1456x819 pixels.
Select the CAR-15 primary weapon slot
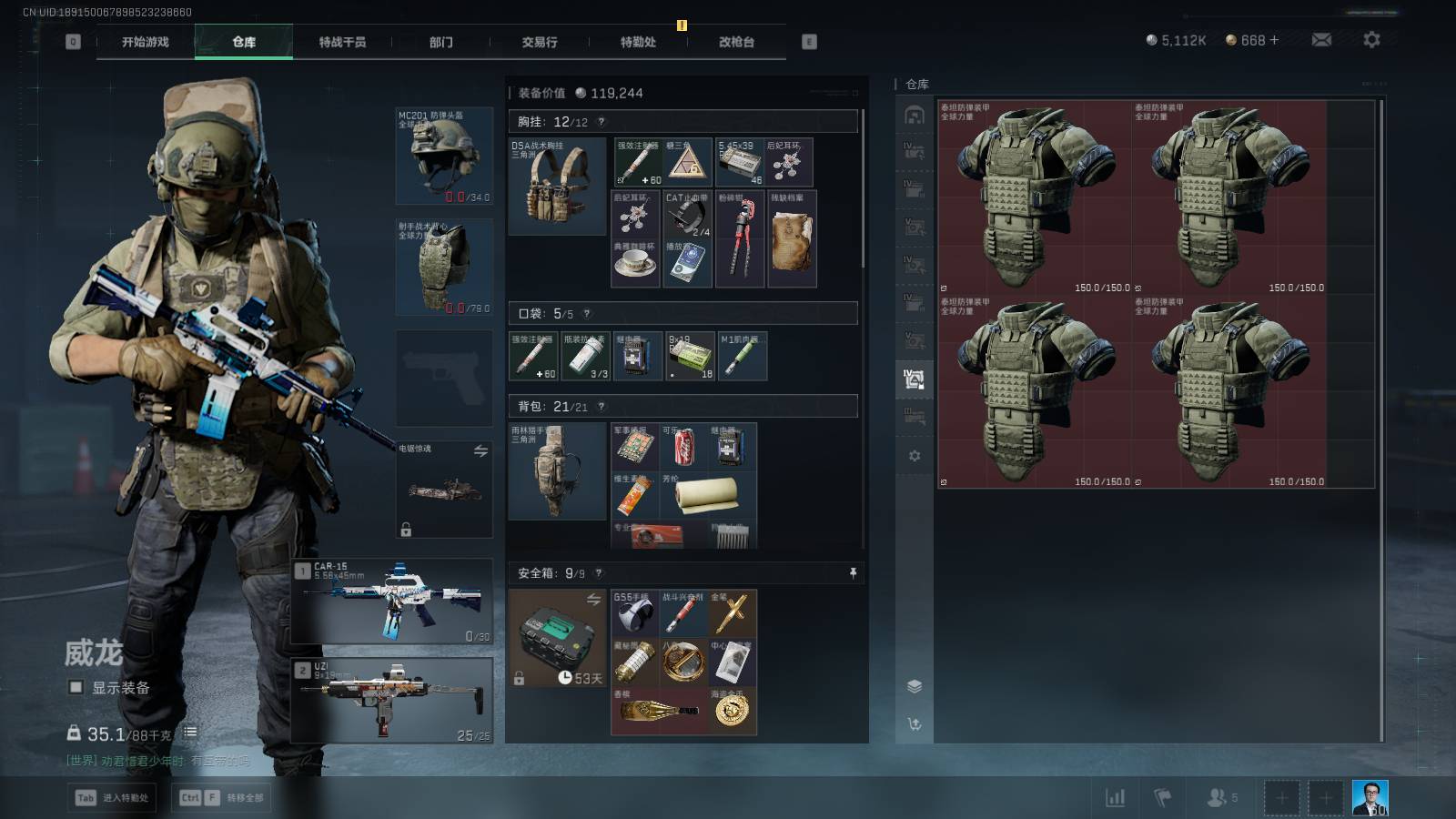[x=393, y=602]
